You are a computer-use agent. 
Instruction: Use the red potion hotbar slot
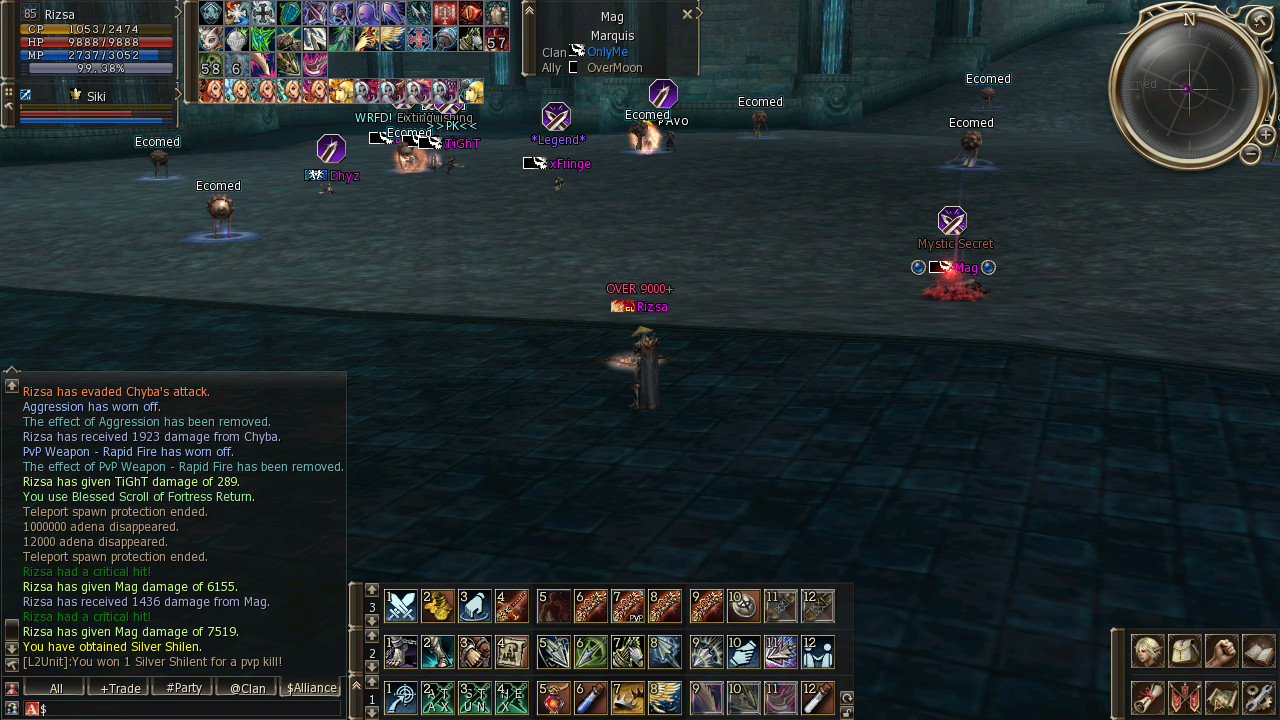554,698
